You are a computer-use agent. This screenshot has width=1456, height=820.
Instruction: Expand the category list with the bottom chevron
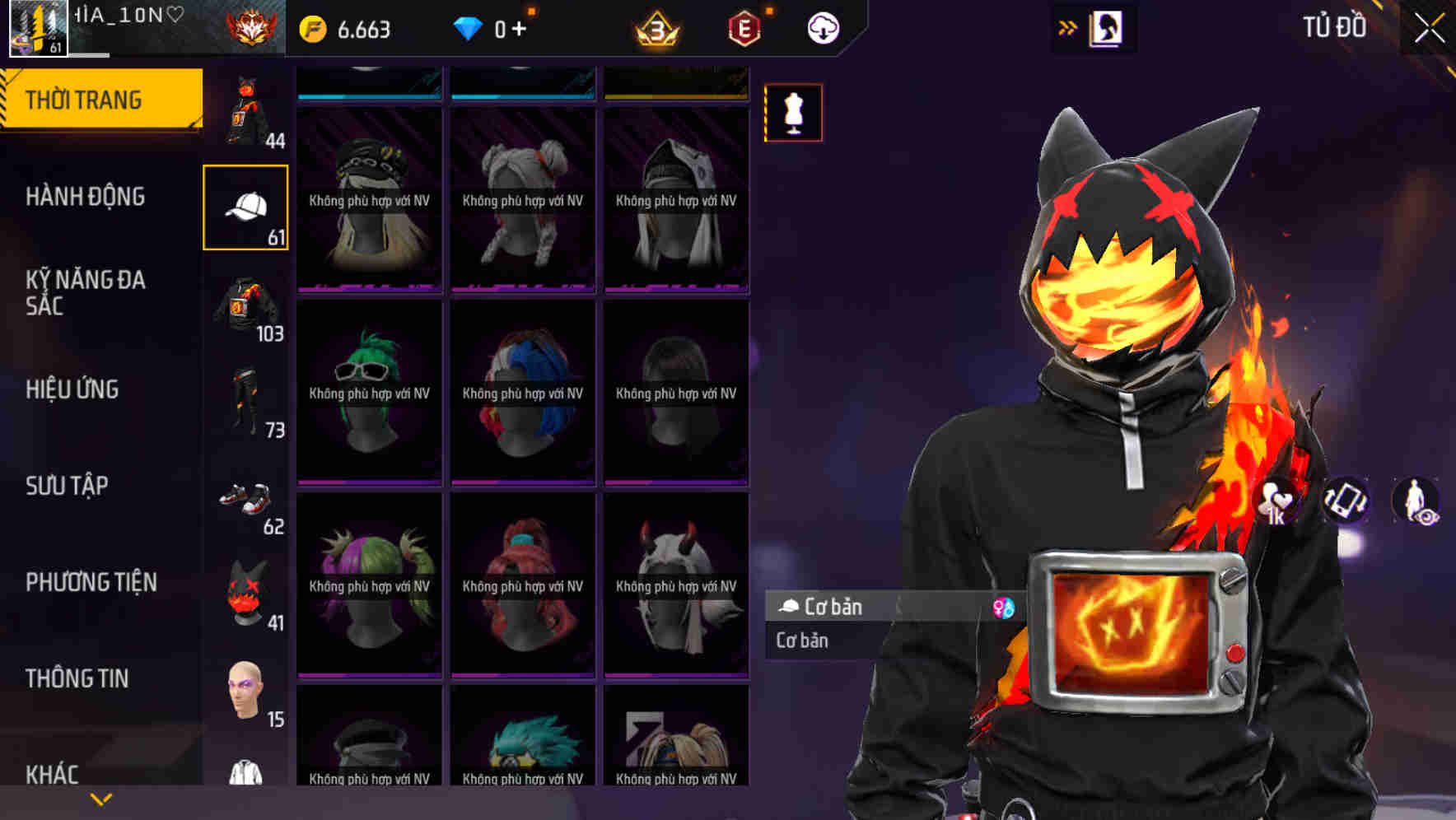click(x=101, y=798)
